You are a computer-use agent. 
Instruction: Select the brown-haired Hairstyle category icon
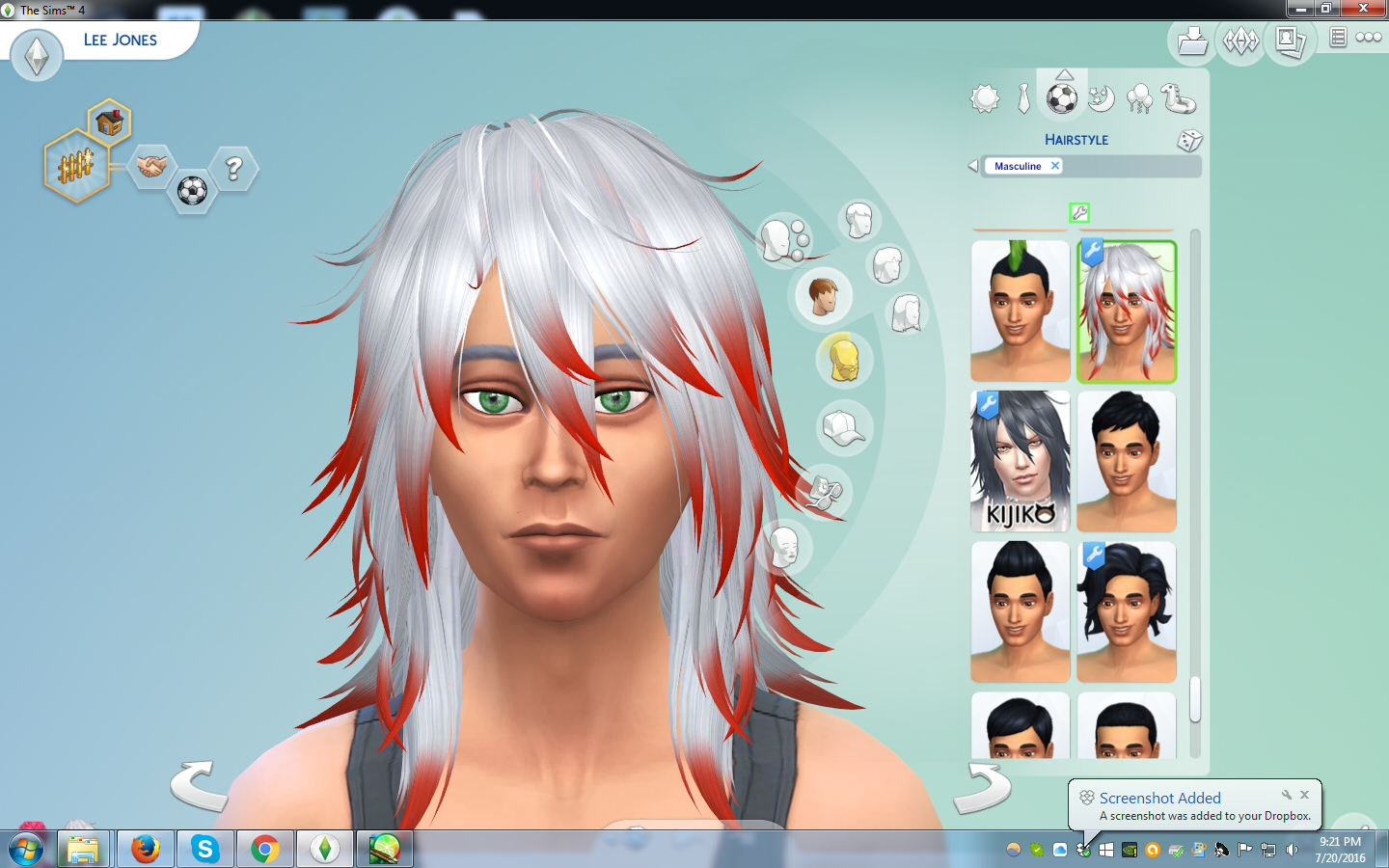point(824,296)
